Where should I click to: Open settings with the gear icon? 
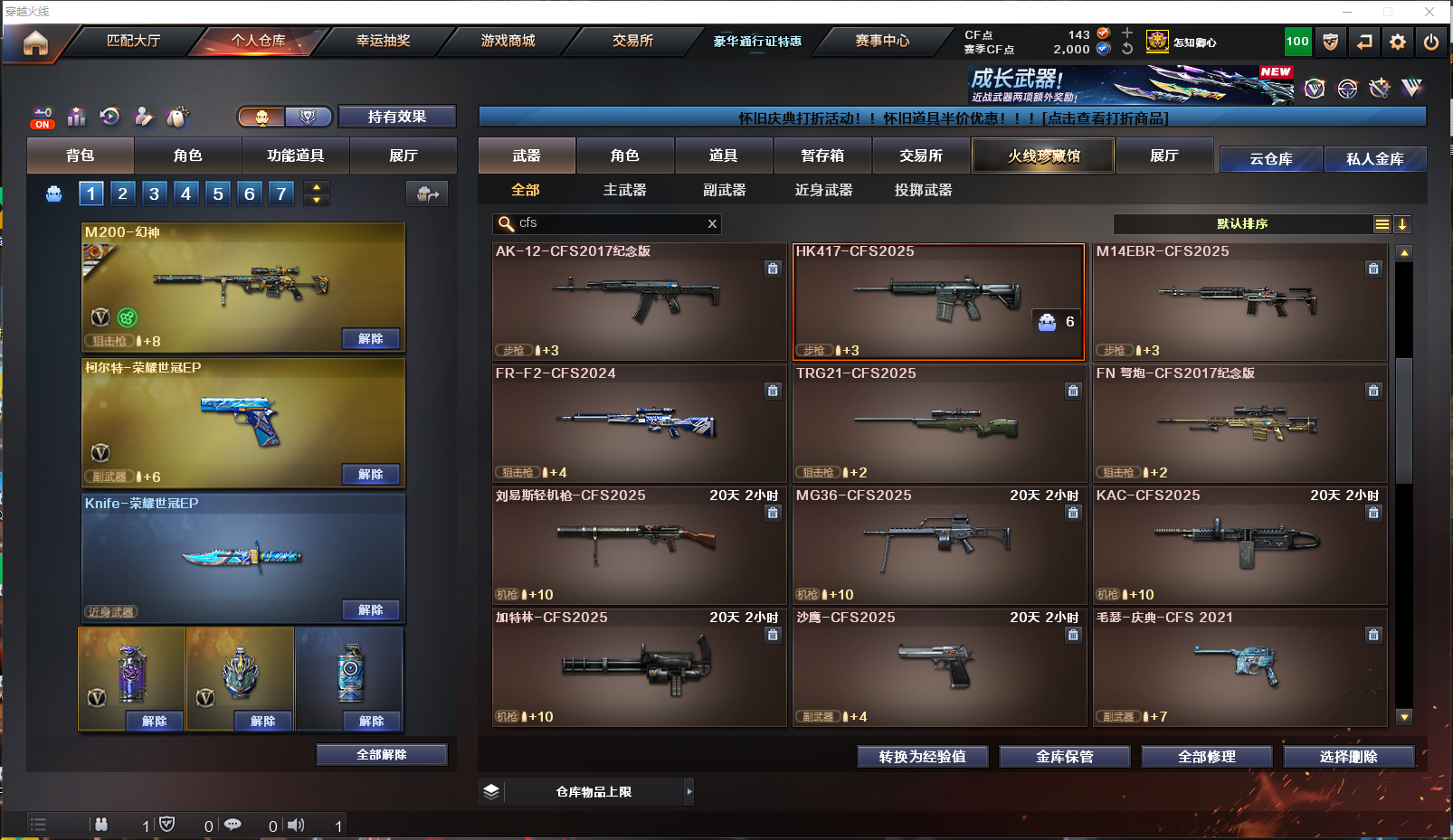[1398, 42]
